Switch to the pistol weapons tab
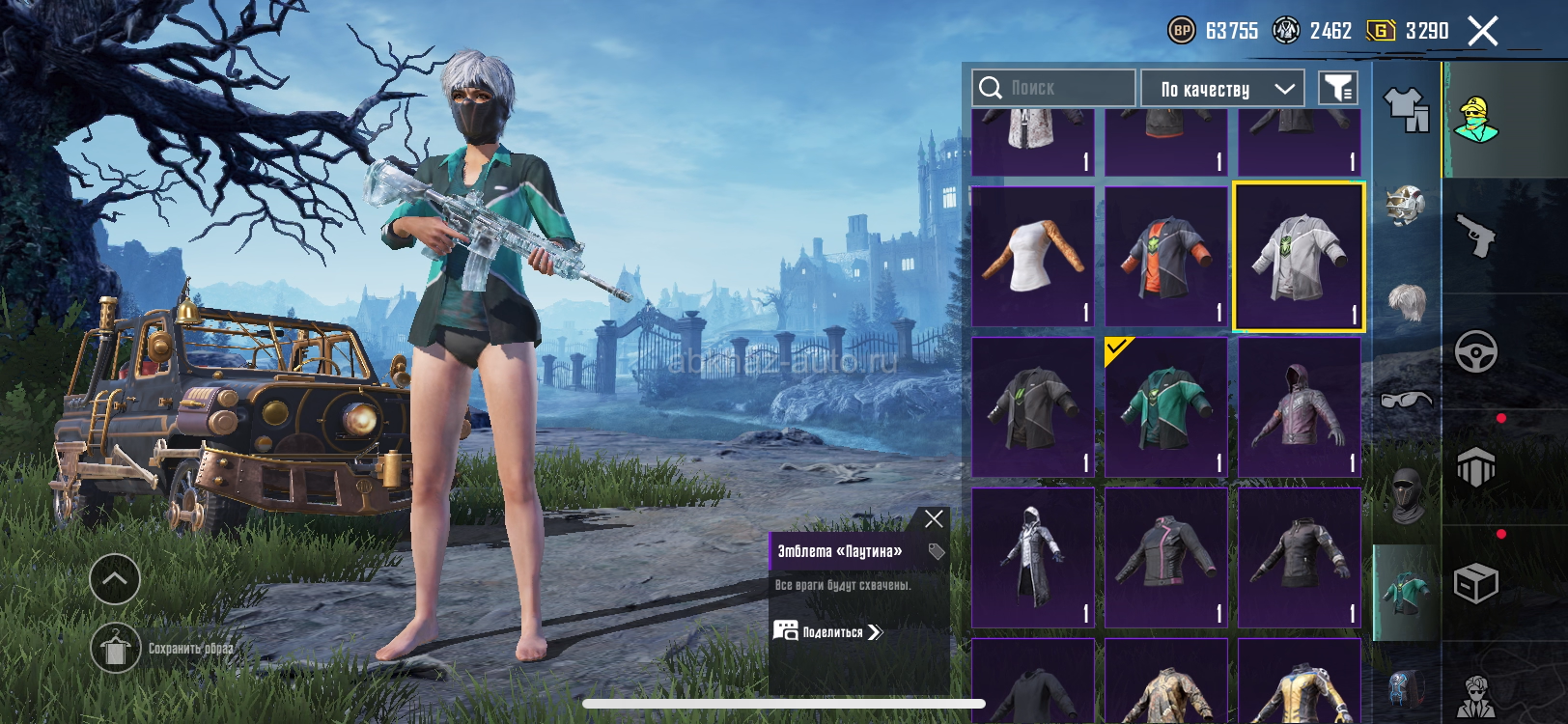The height and width of the screenshot is (724, 1568). (1475, 236)
